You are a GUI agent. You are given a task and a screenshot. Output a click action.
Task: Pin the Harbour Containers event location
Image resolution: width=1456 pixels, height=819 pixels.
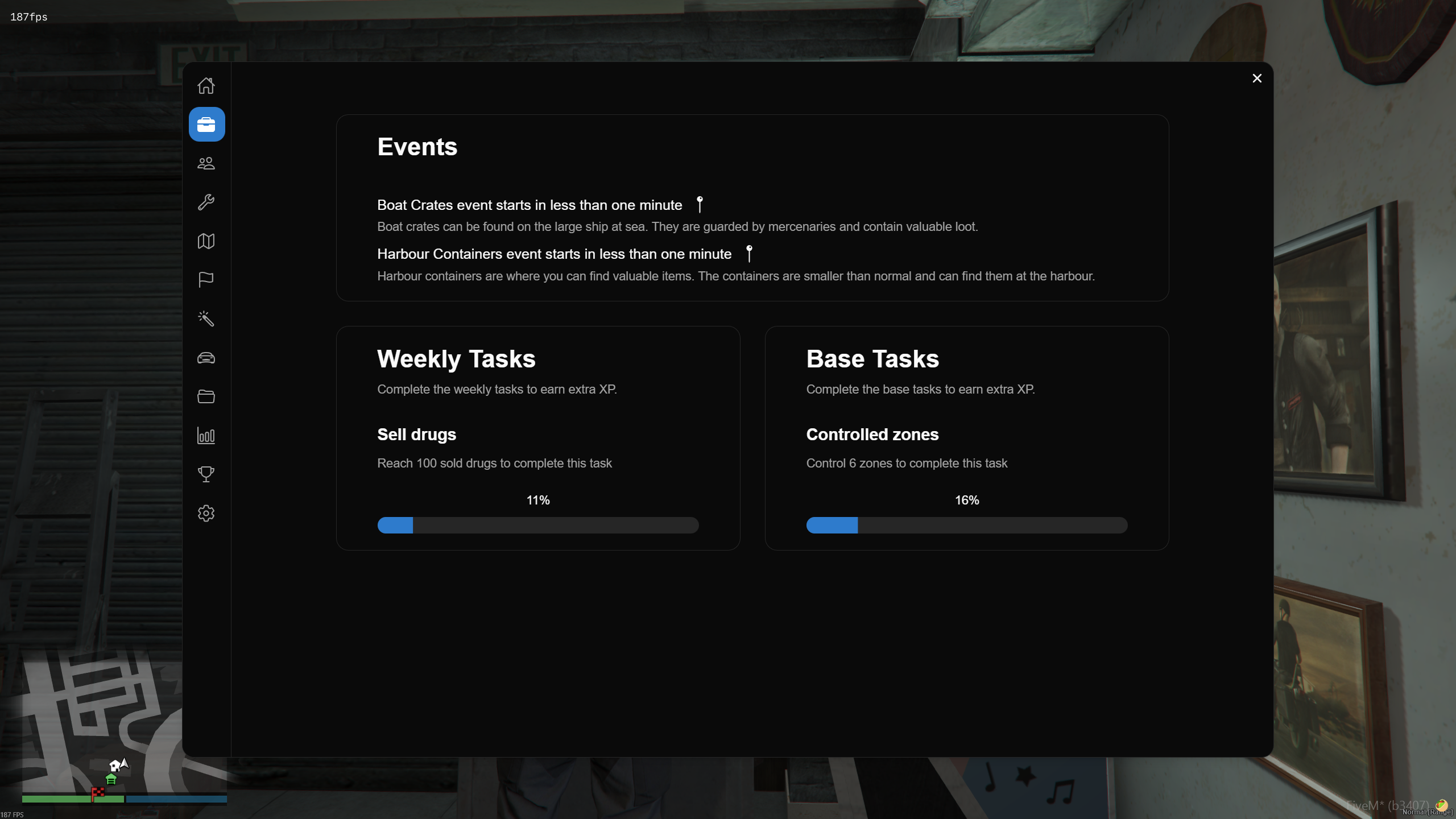click(749, 254)
